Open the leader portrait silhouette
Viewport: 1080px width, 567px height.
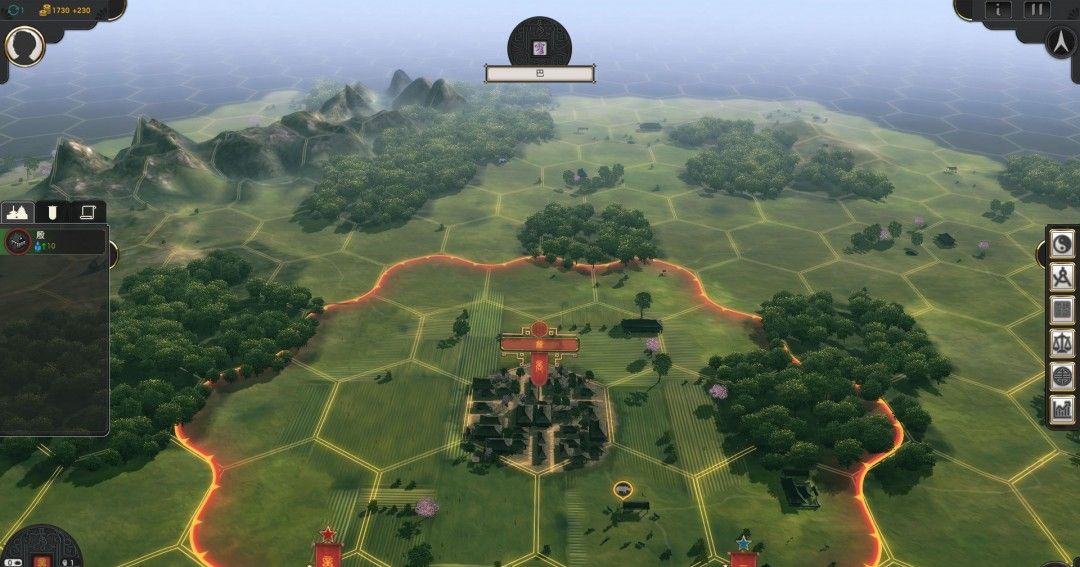[25, 46]
